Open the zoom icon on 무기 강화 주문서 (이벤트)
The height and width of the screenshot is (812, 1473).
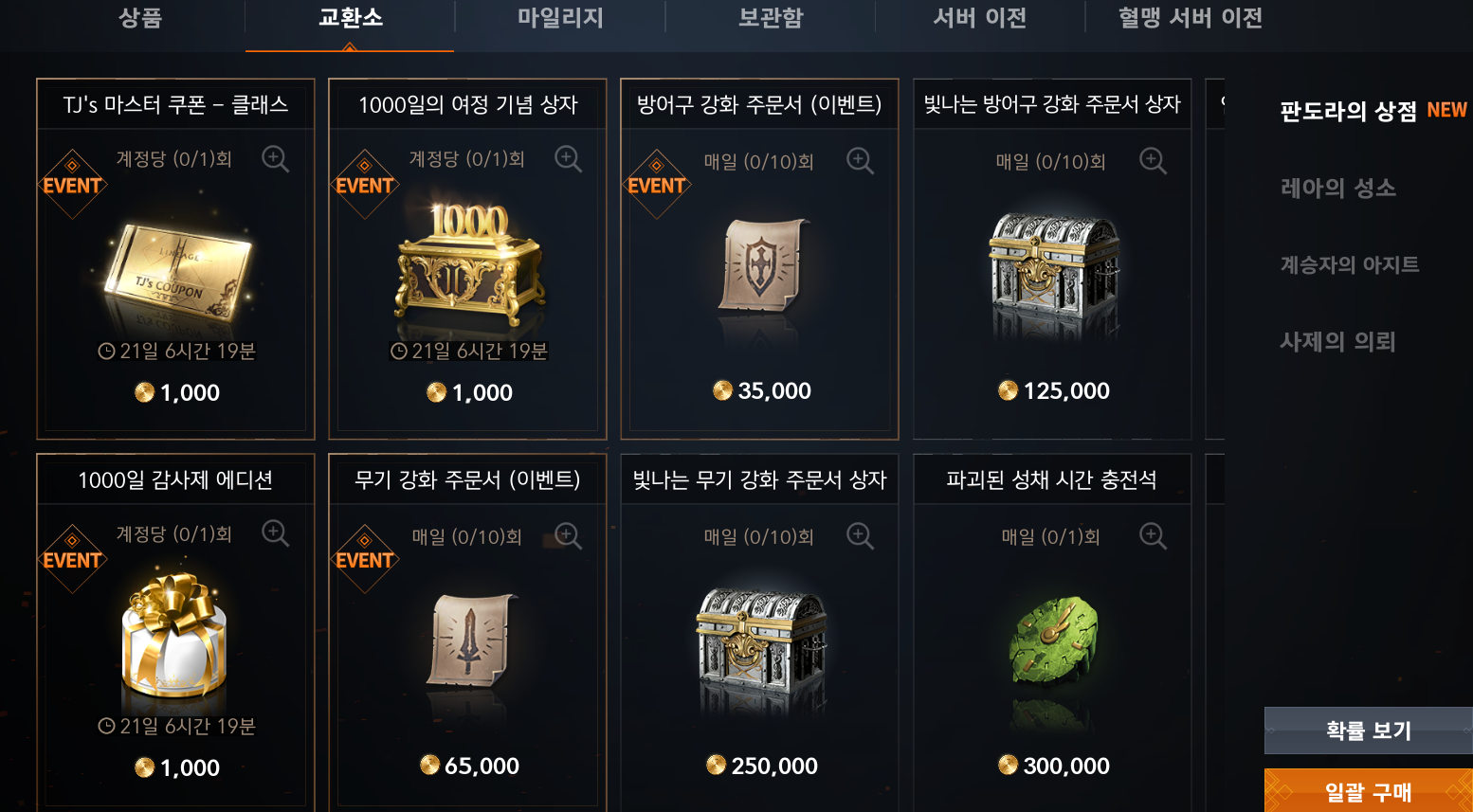(x=569, y=535)
